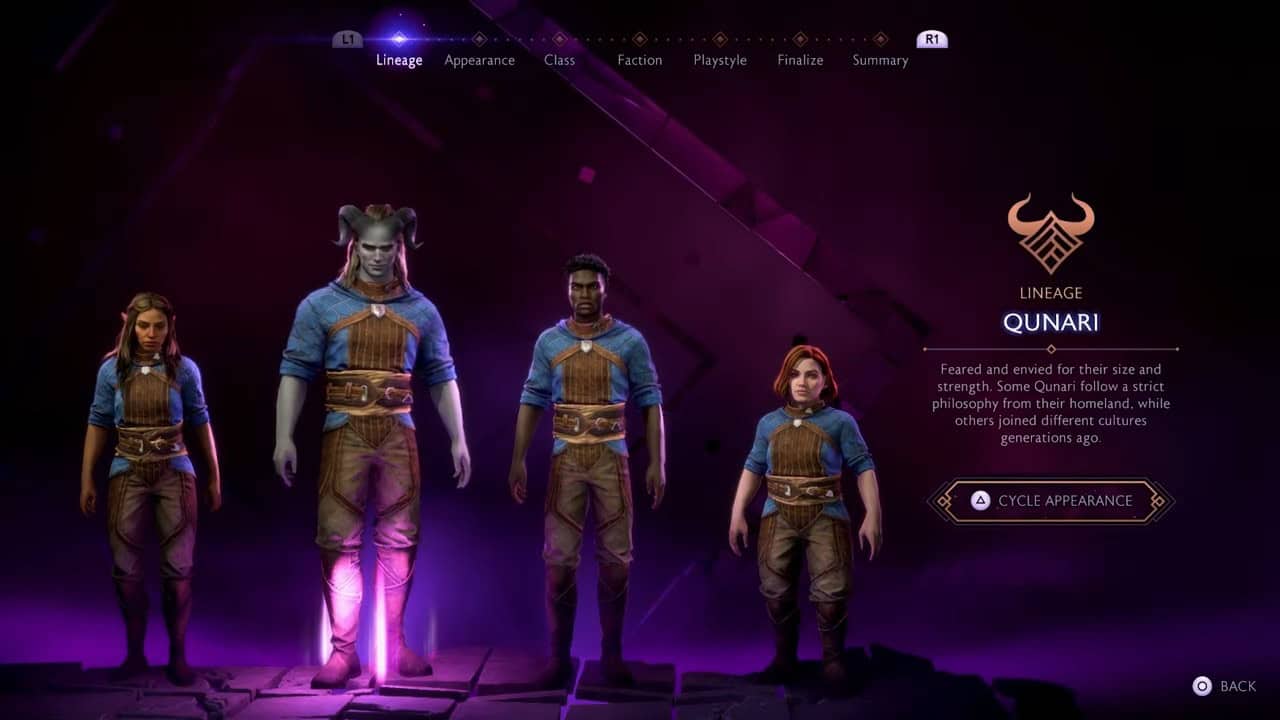Jump to the Summary tab
This screenshot has width=1280, height=720.
880,60
